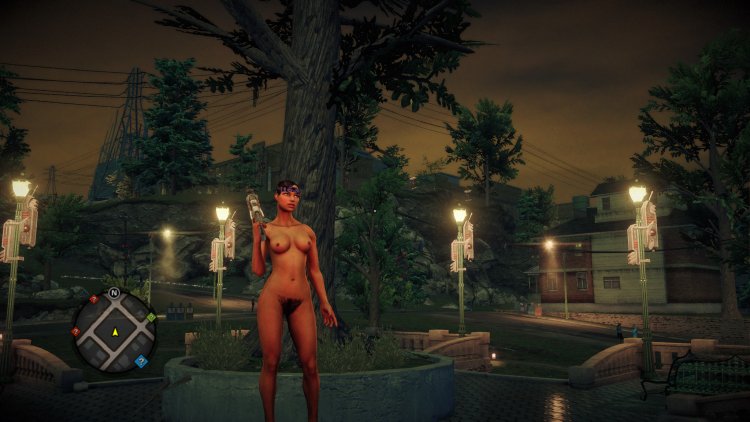
Task: Open the circular minimap
Action: click(x=114, y=330)
